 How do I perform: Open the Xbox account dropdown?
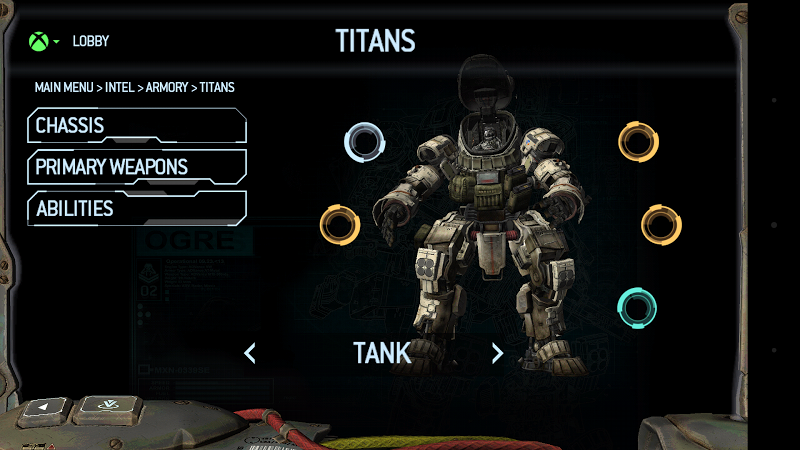coord(43,42)
